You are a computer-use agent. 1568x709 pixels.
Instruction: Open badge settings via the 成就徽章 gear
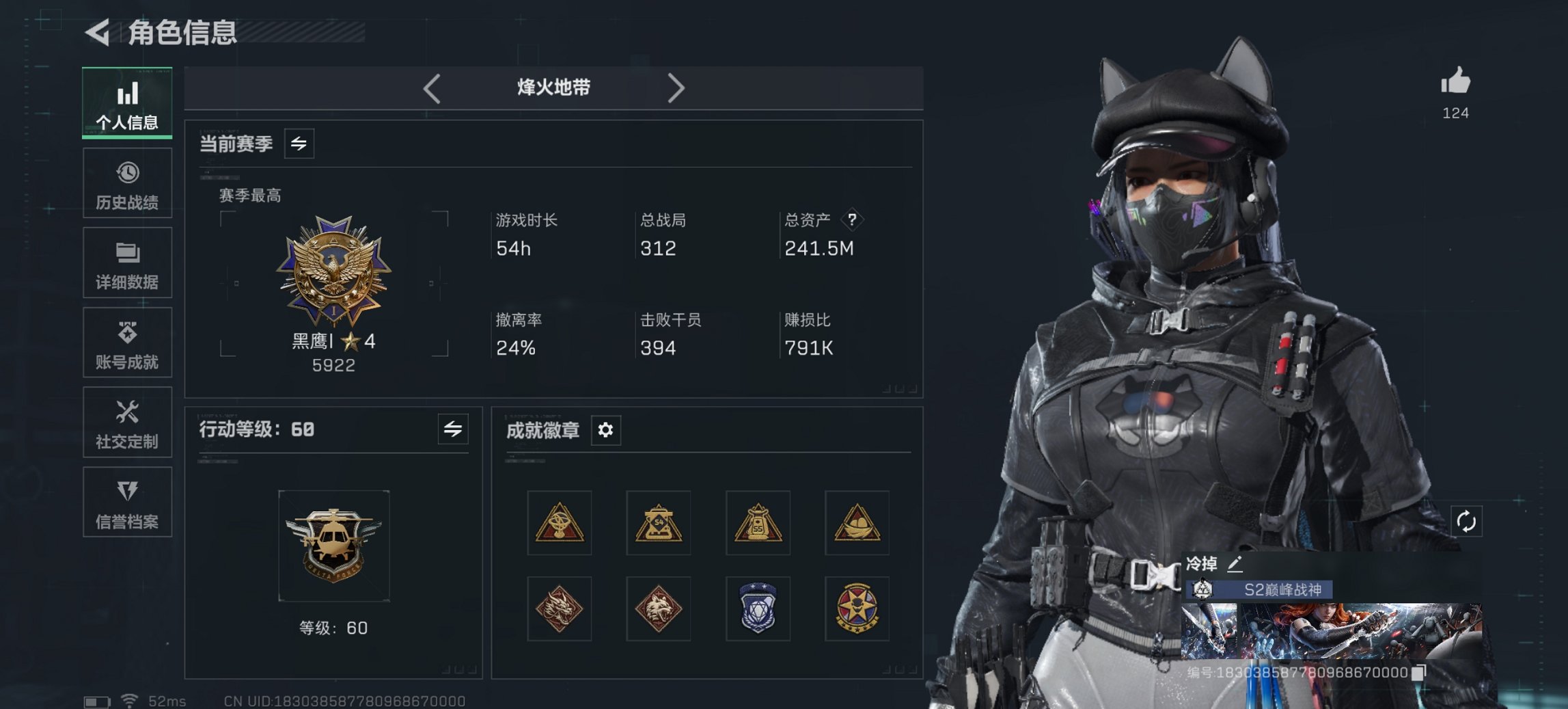coord(604,430)
